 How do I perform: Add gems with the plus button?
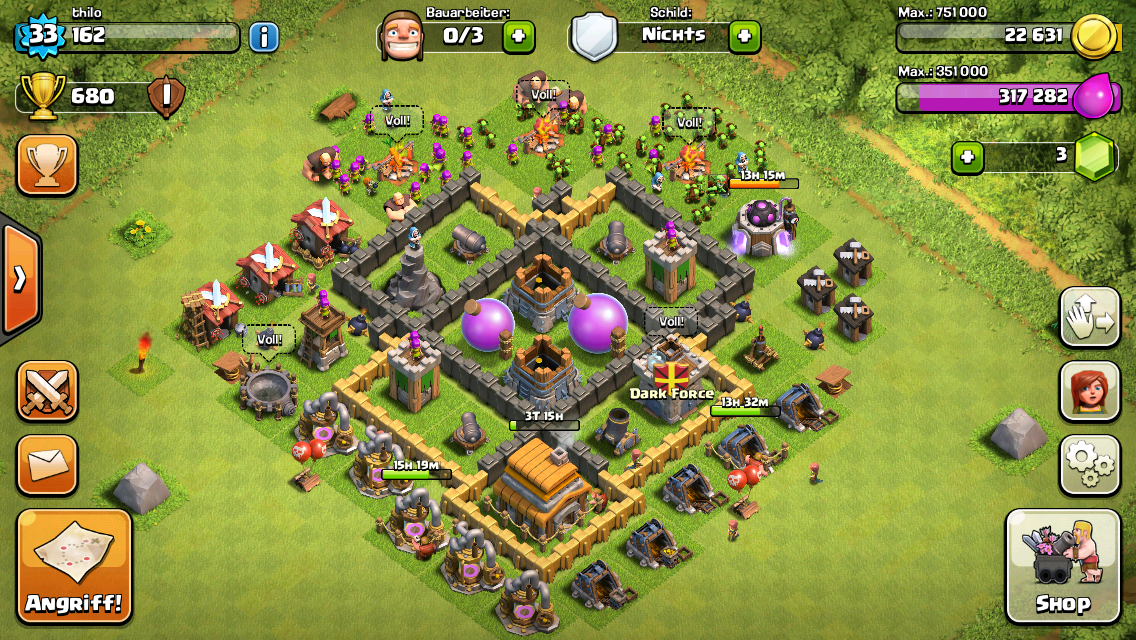pos(966,157)
